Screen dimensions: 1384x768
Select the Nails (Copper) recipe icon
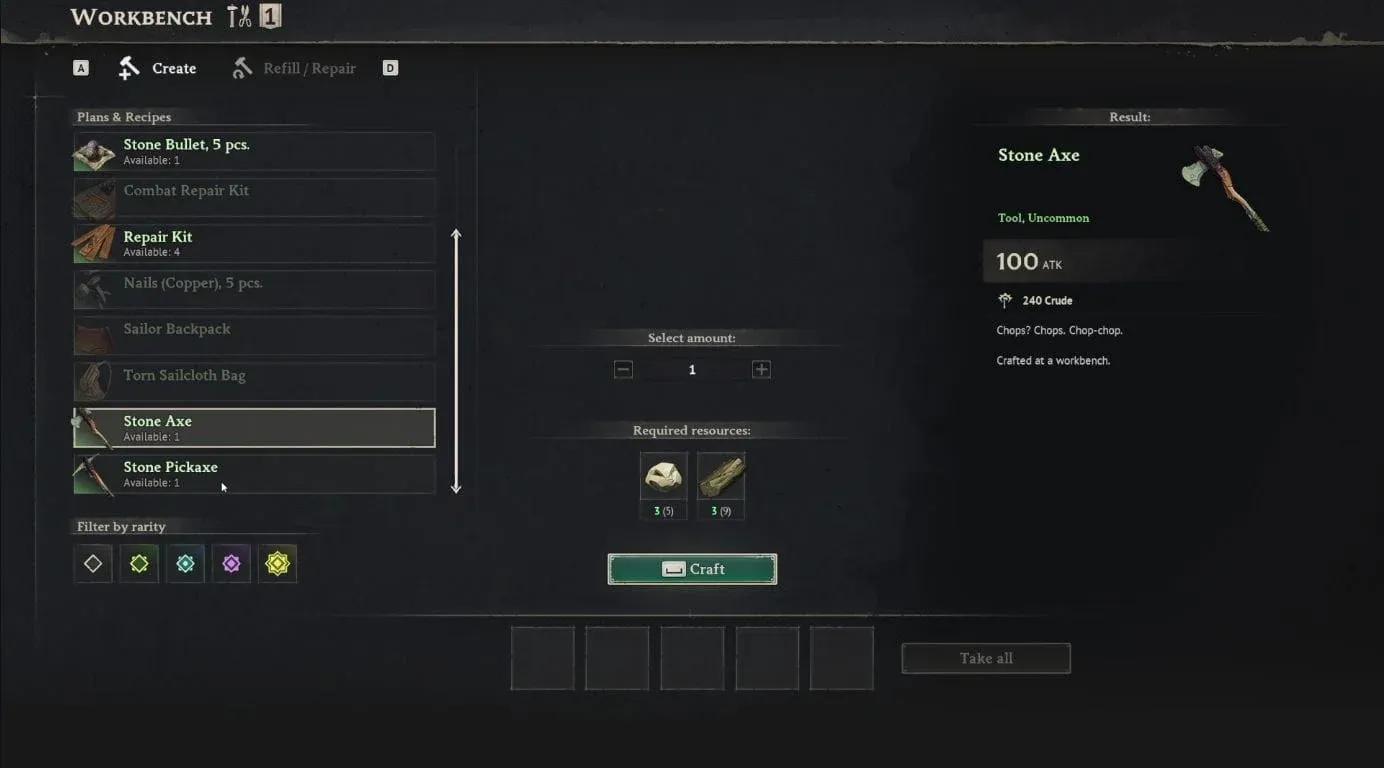tap(93, 288)
